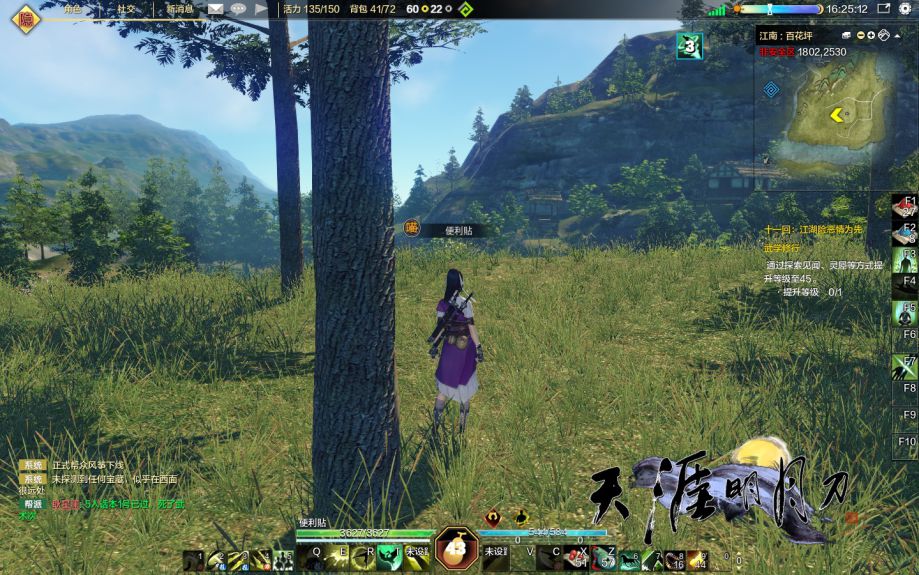Open the 新消息 new messages tab
The width and height of the screenshot is (919, 575).
click(180, 9)
